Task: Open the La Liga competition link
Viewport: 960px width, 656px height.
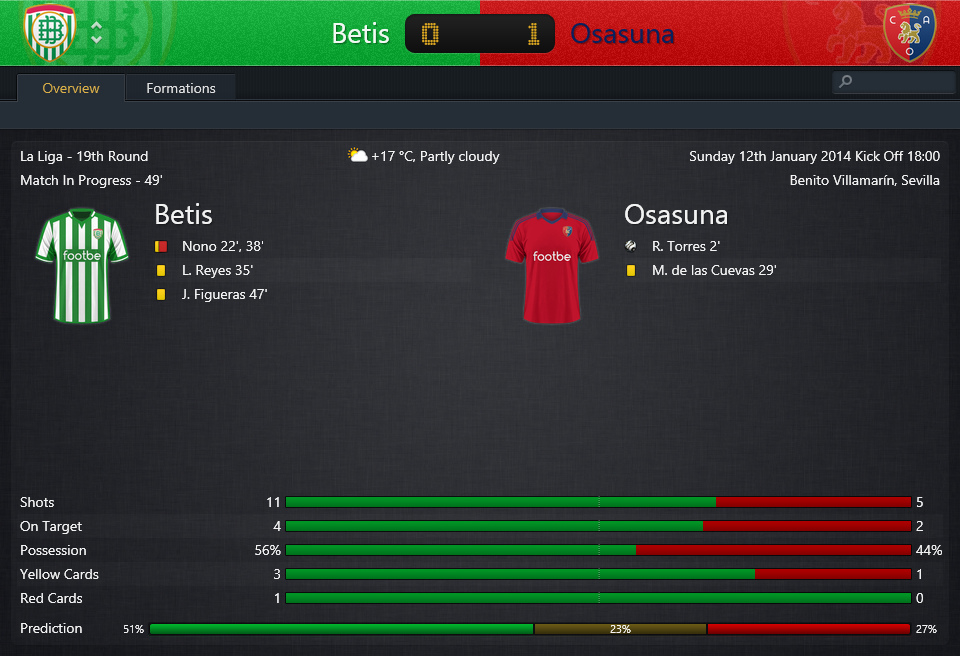Action: 42,156
